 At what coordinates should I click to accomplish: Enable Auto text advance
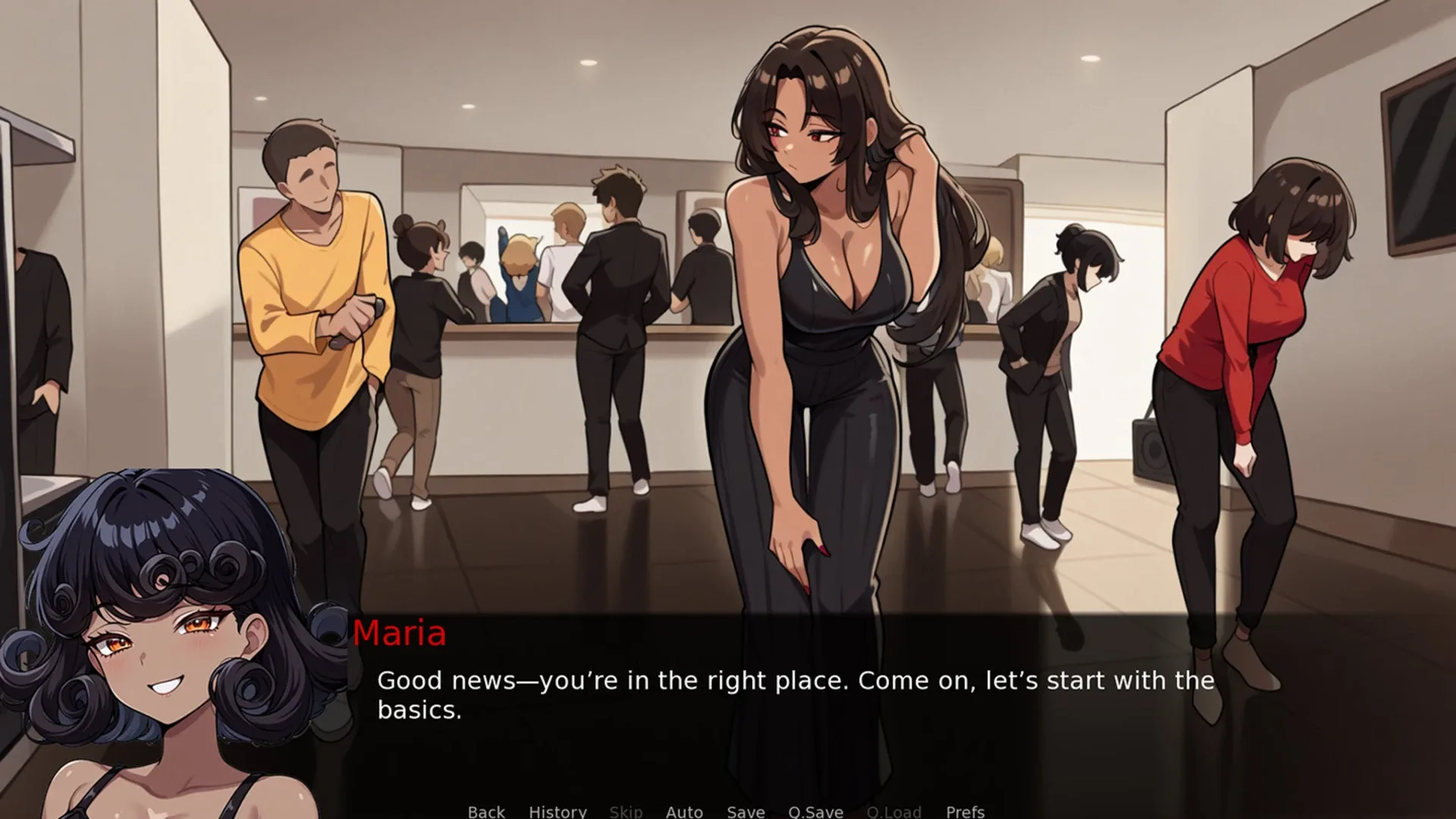(684, 811)
